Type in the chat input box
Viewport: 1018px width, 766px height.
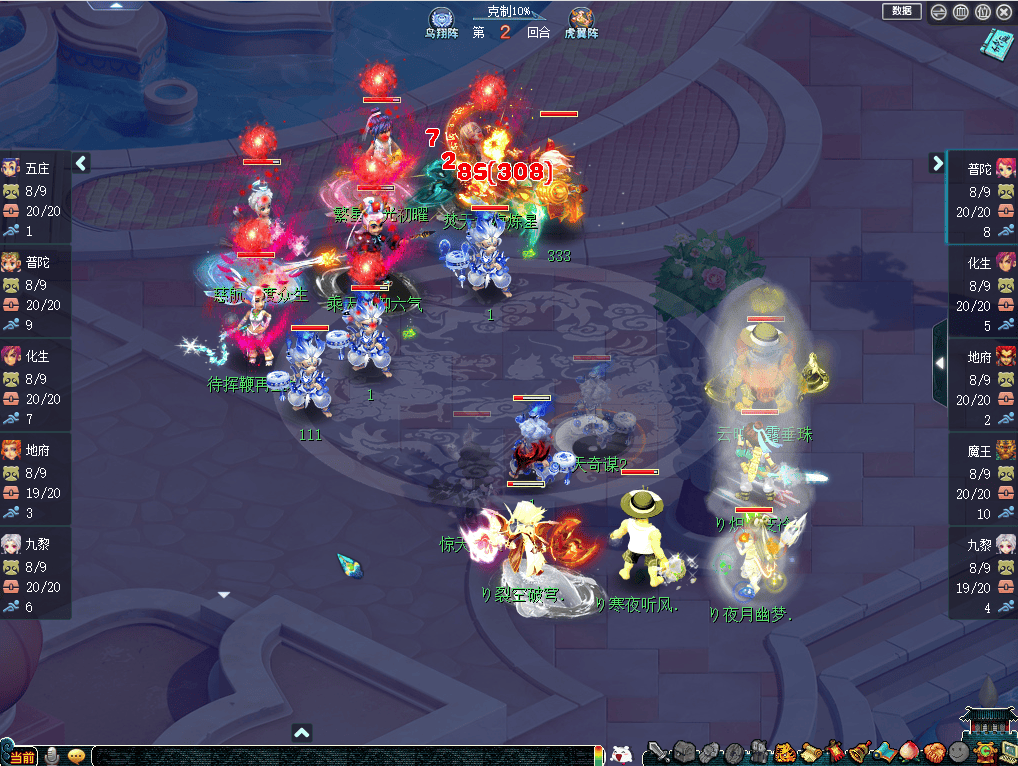pos(340,756)
